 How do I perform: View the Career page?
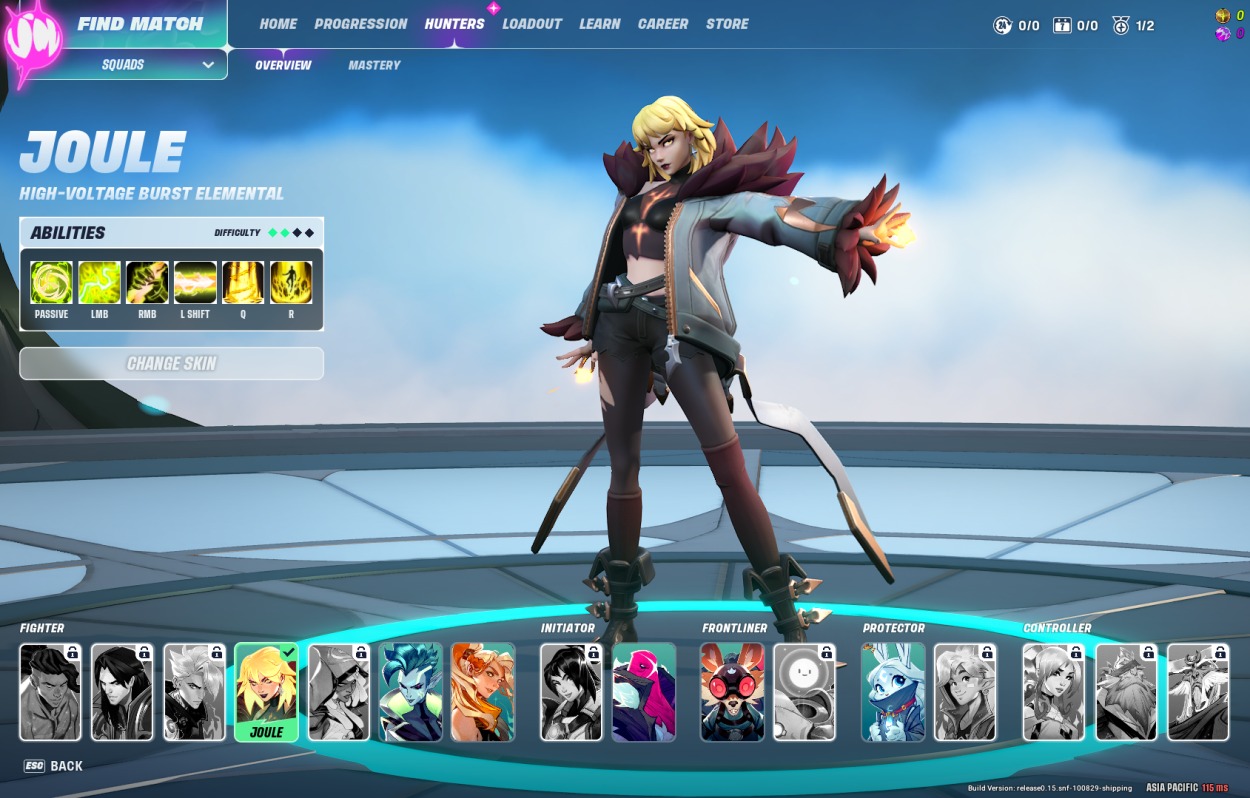pos(663,24)
